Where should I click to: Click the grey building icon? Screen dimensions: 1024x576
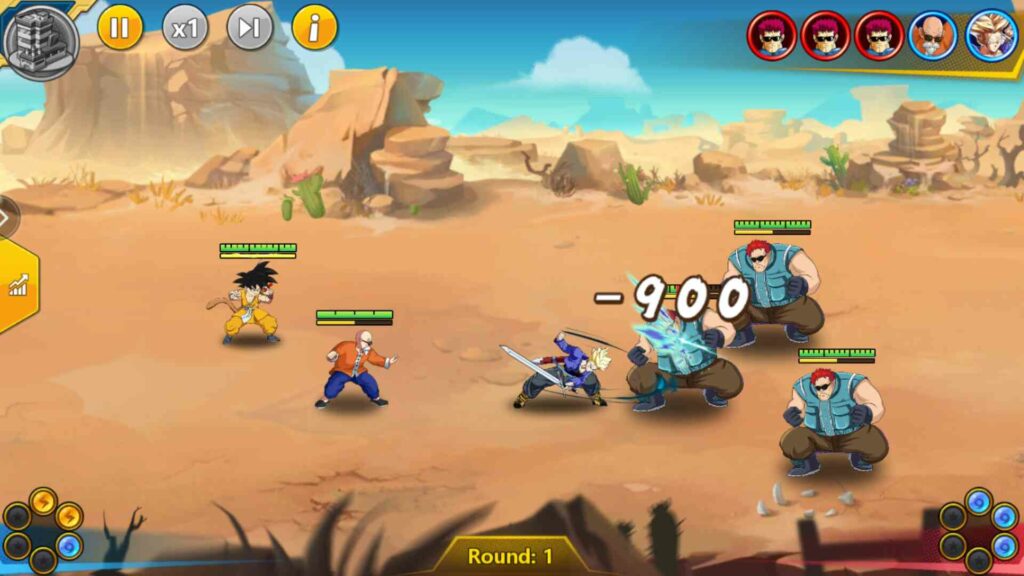click(x=42, y=40)
